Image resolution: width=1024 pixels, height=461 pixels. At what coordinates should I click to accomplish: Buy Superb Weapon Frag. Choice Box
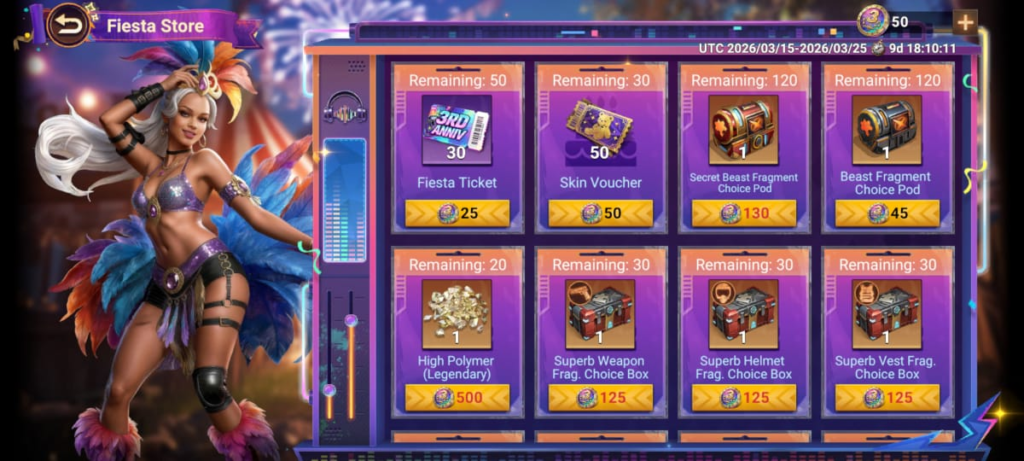pos(600,398)
